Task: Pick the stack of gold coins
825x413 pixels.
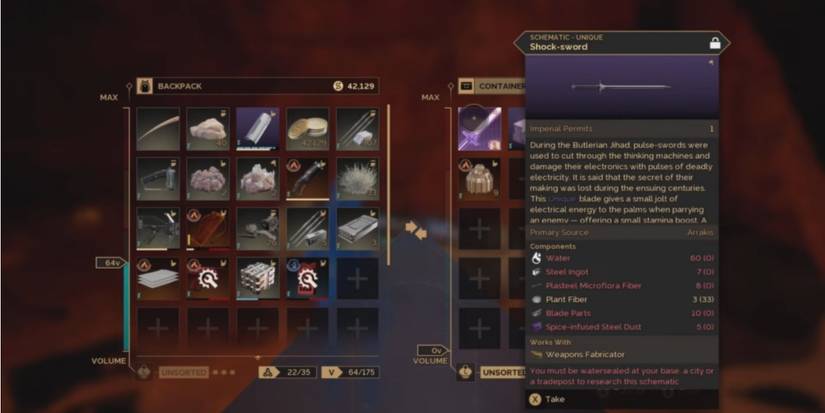Action: [x=308, y=128]
